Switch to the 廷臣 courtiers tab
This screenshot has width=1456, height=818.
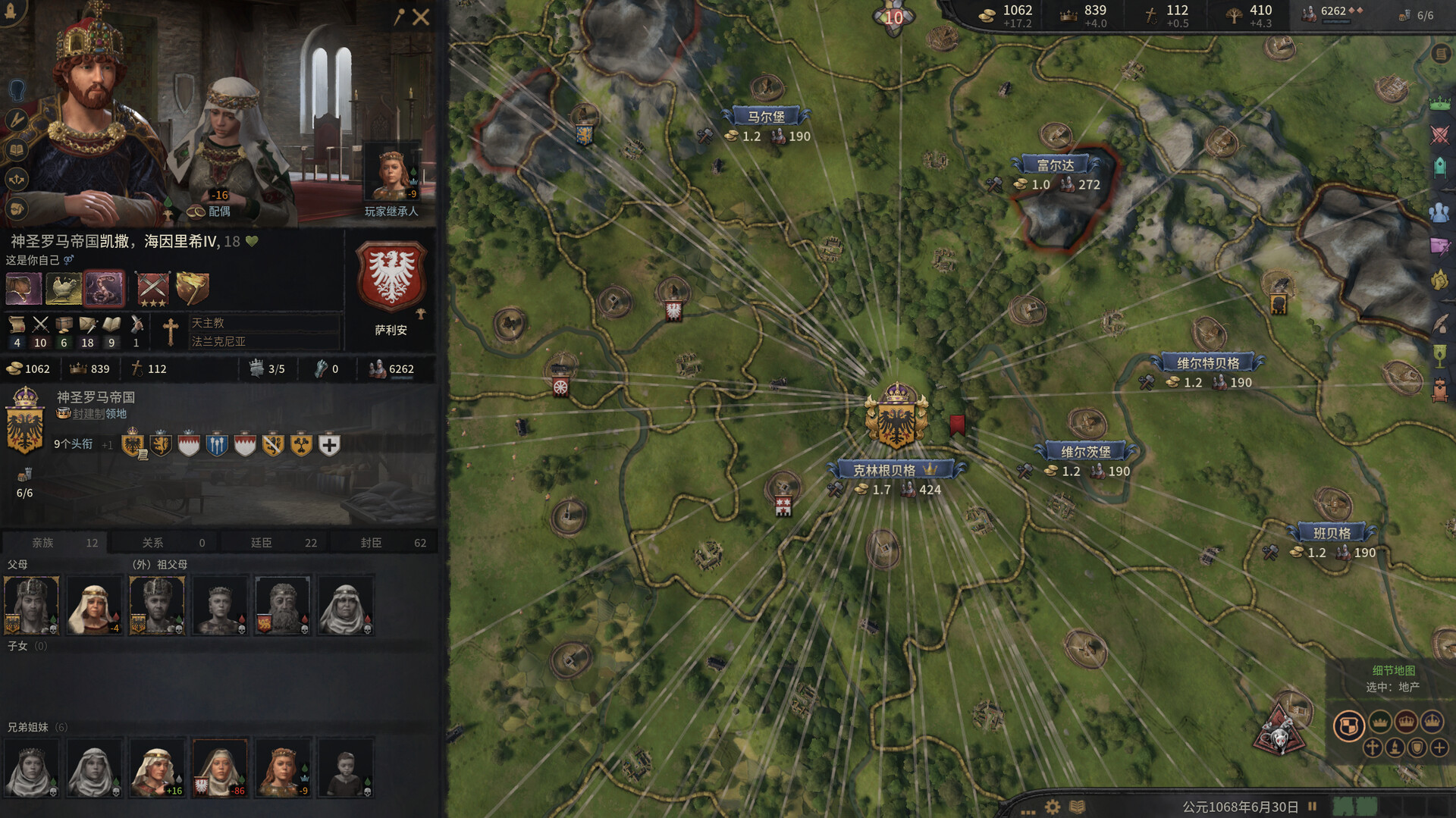273,542
